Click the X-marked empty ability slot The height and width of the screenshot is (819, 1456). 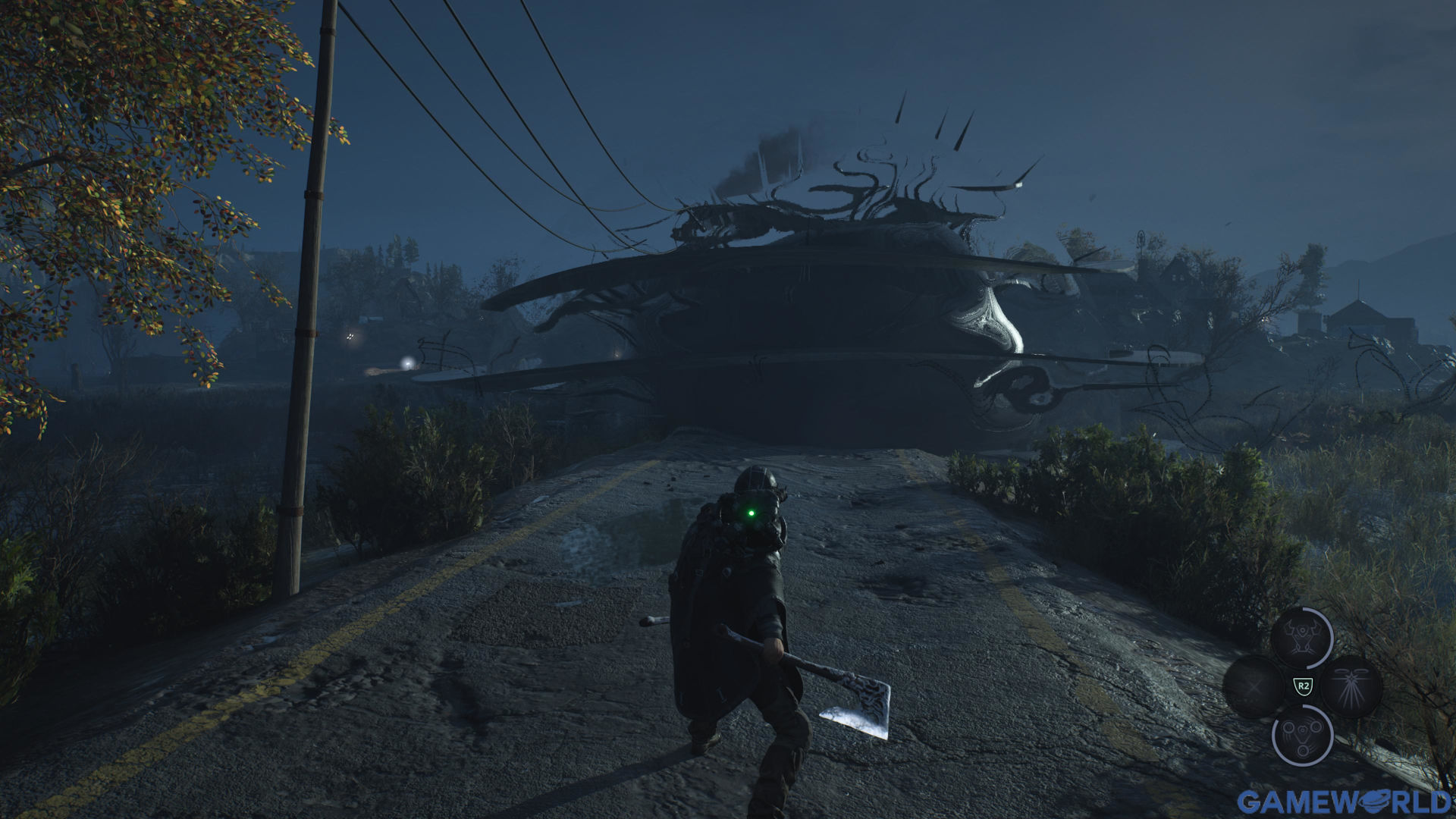pos(1253,686)
